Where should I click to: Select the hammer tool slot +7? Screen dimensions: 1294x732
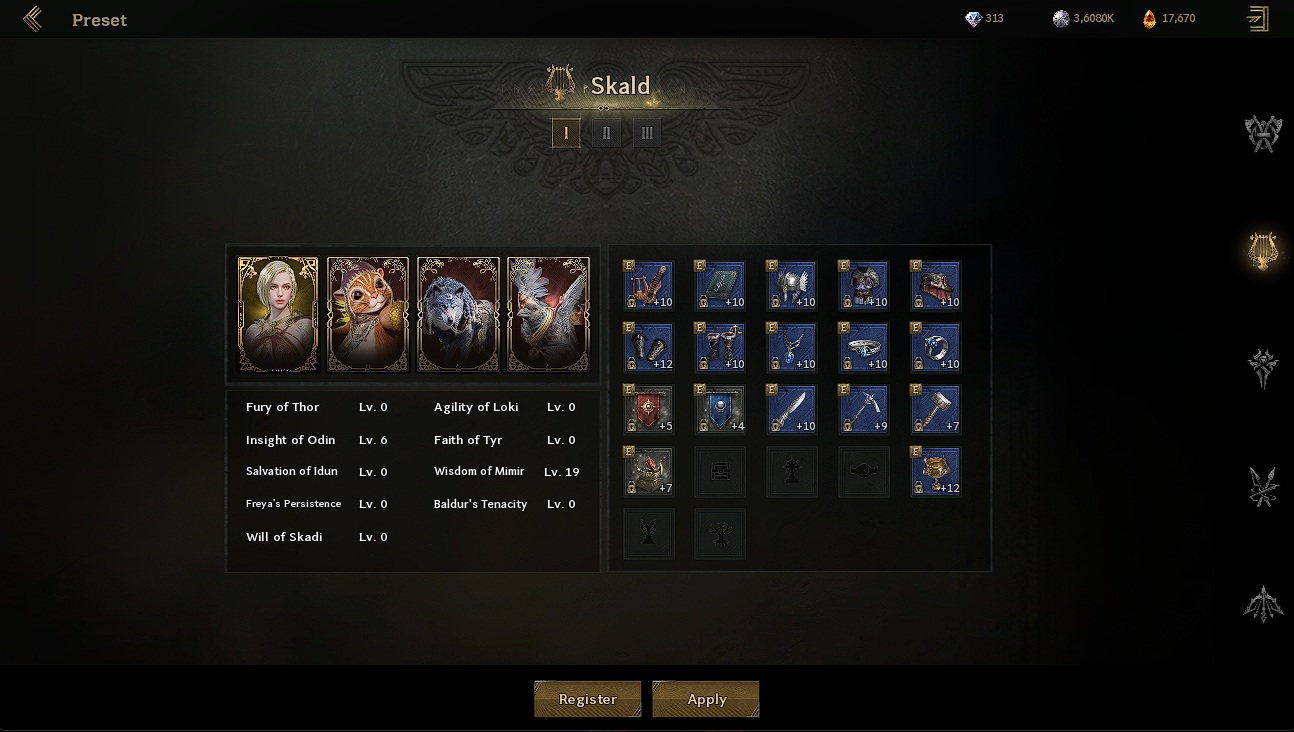pos(936,410)
